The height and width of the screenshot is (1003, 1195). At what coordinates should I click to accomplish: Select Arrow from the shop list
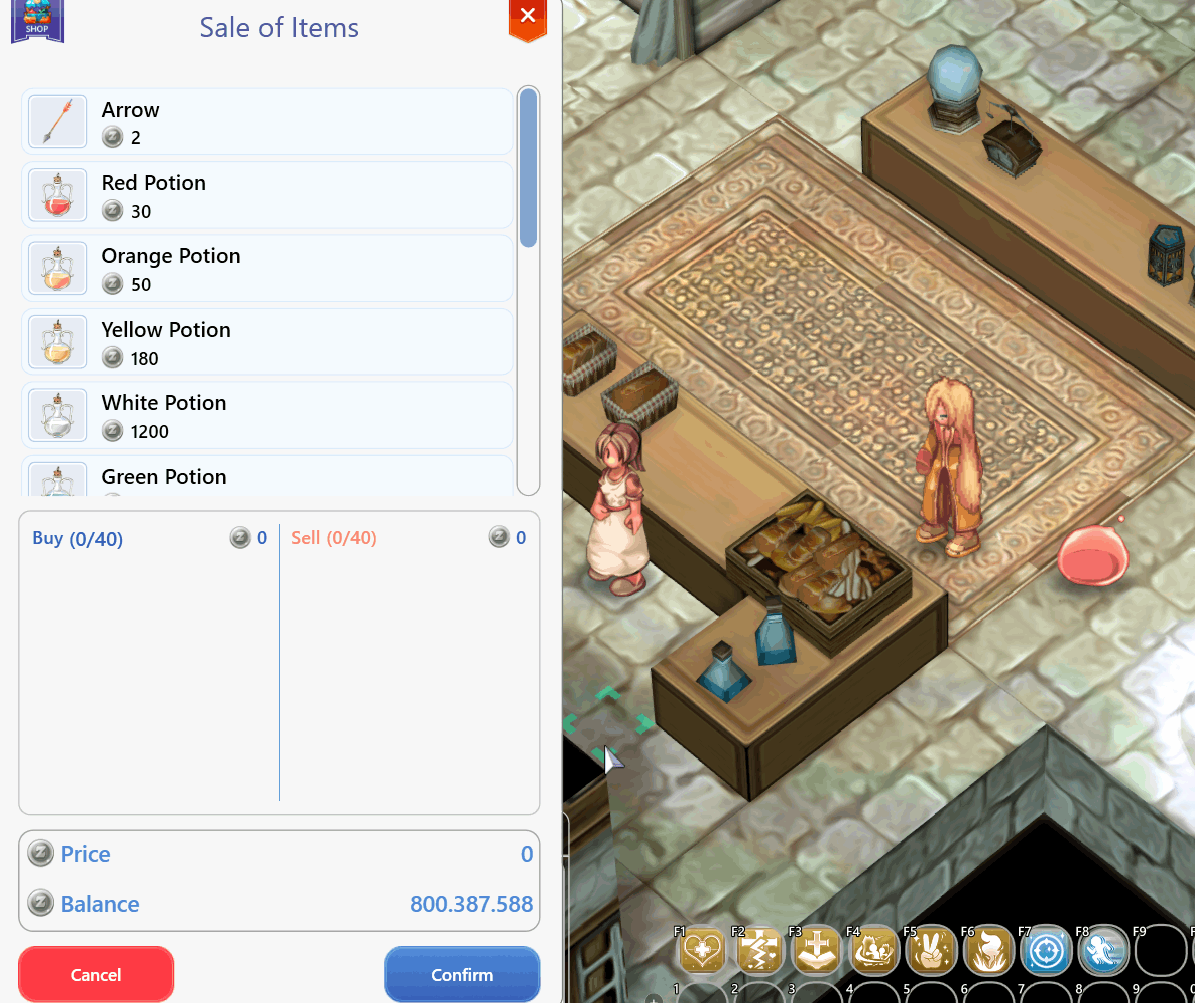pyautogui.click(x=267, y=122)
